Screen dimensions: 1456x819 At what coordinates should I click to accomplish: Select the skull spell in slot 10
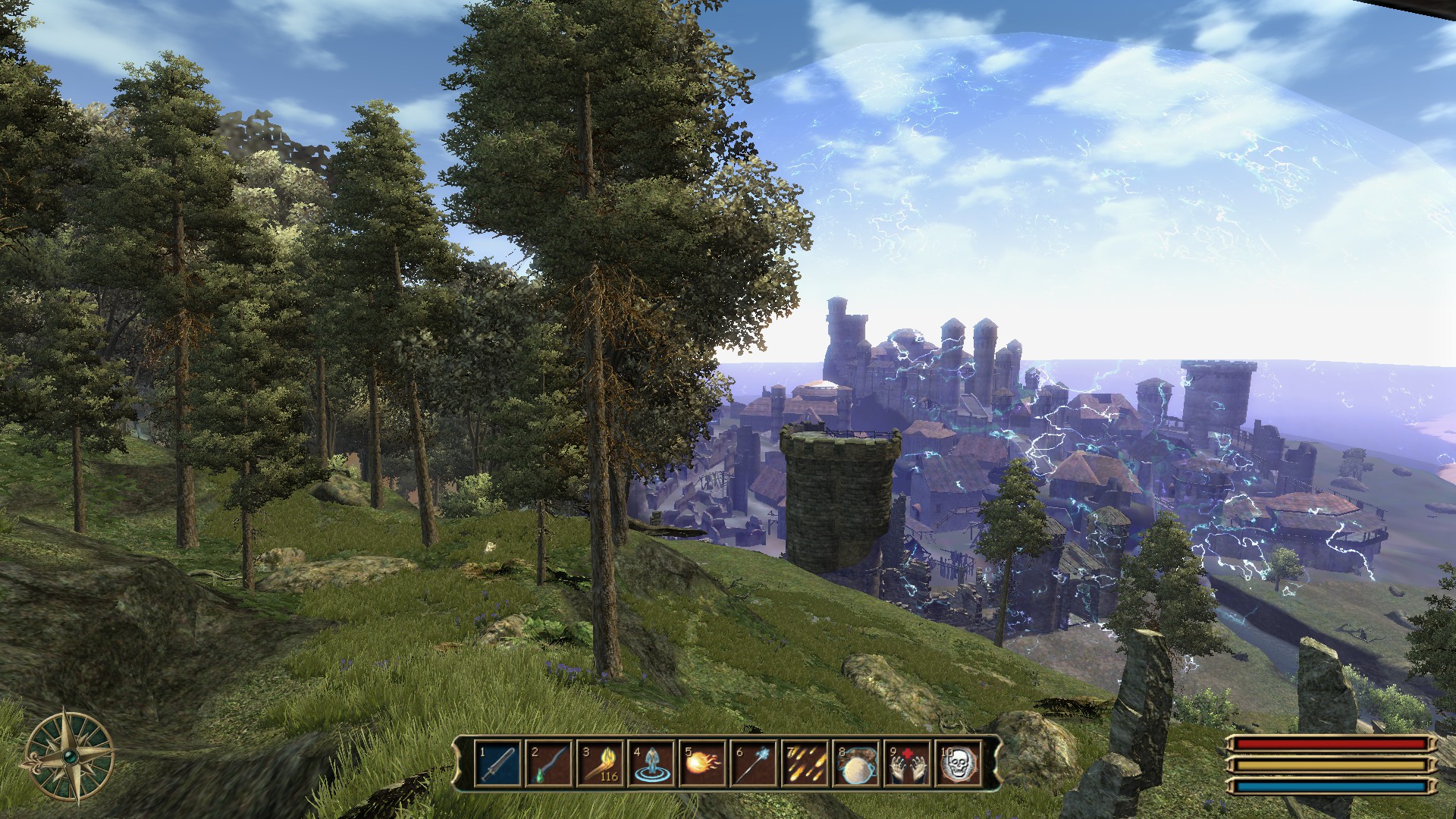pos(959,763)
